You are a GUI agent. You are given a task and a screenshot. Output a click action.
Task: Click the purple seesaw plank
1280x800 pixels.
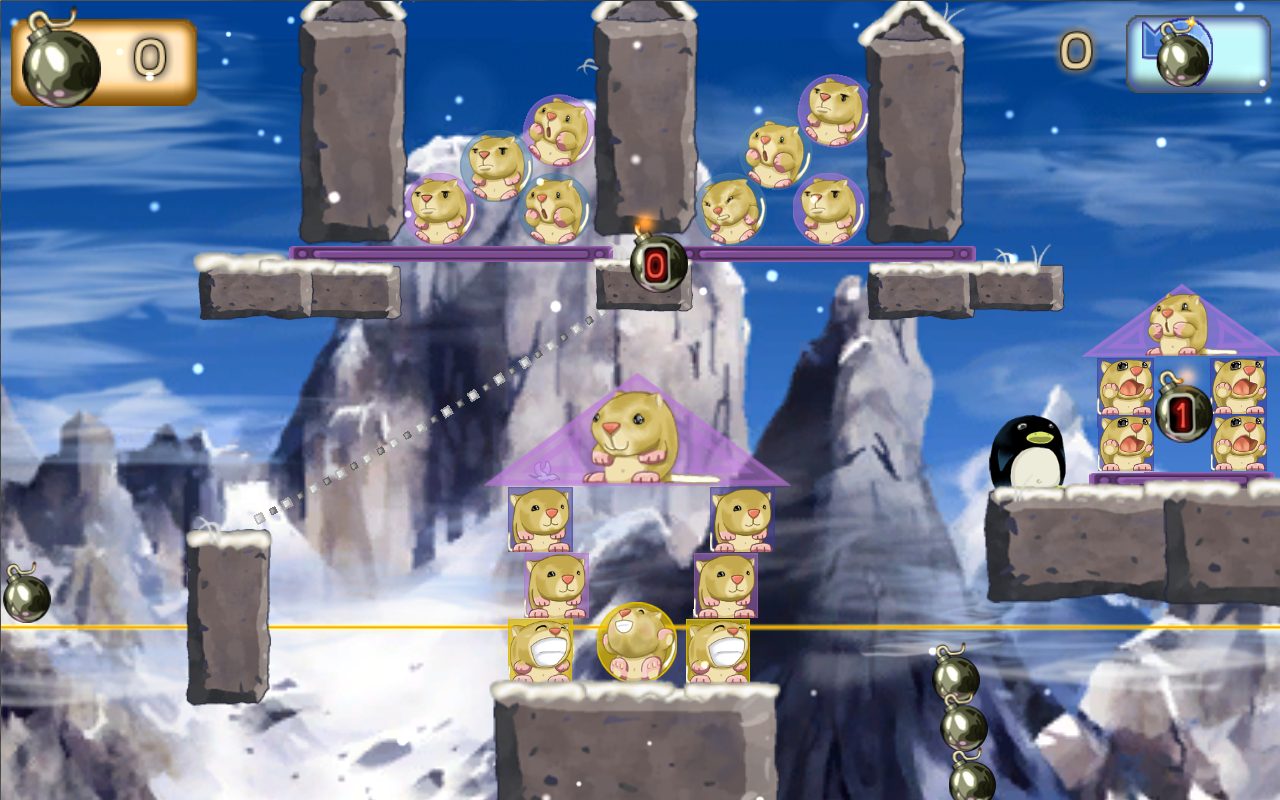click(x=450, y=255)
